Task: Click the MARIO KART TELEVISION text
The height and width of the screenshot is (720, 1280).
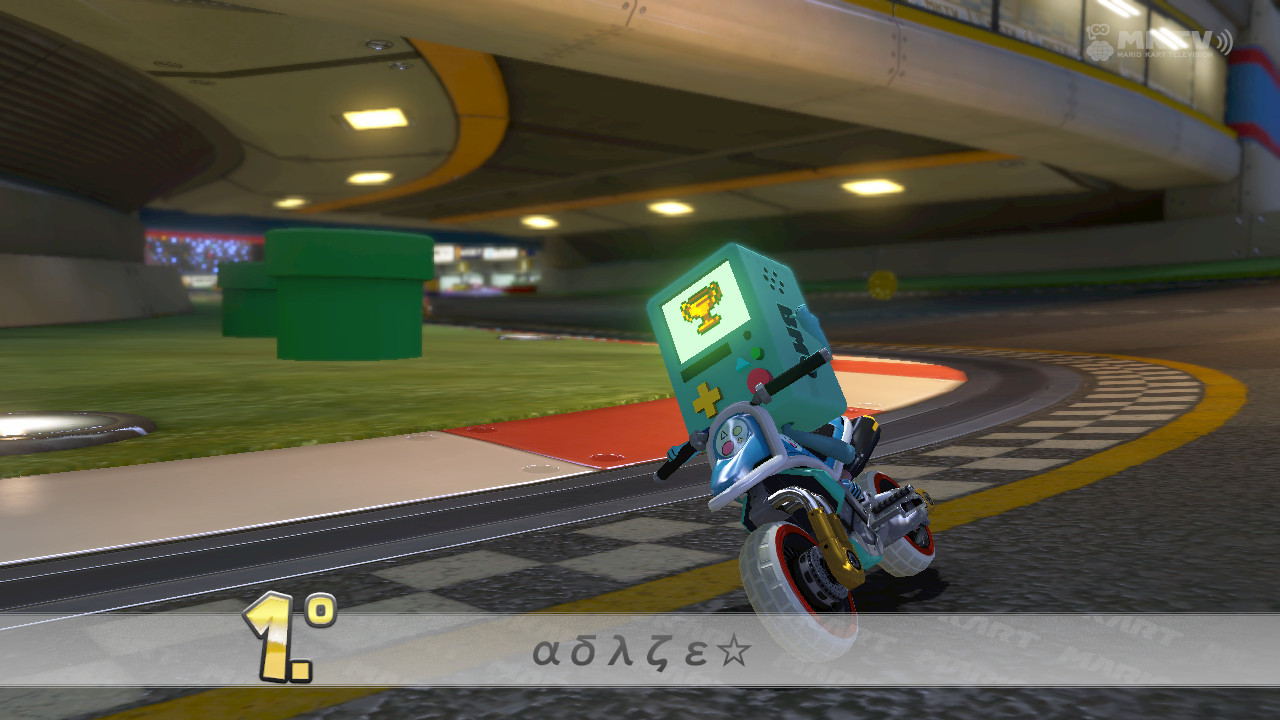Action: click(1164, 55)
